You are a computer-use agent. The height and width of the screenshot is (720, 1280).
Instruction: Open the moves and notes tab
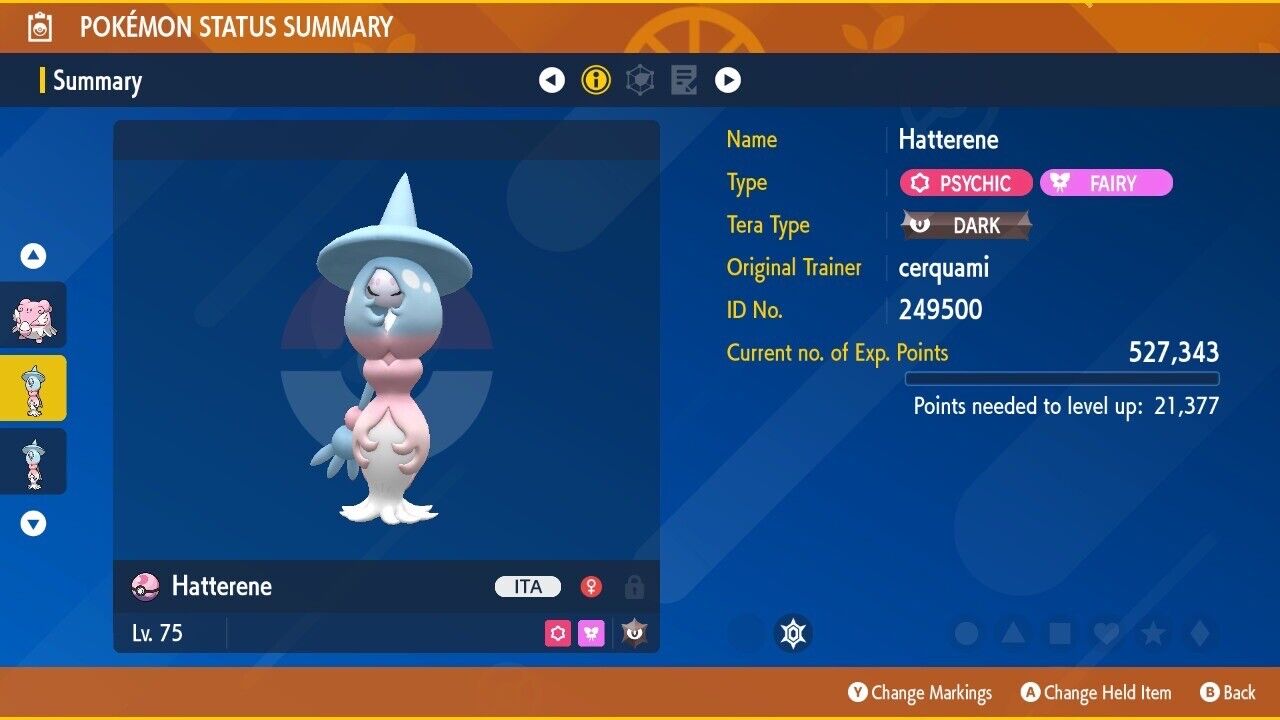click(684, 80)
